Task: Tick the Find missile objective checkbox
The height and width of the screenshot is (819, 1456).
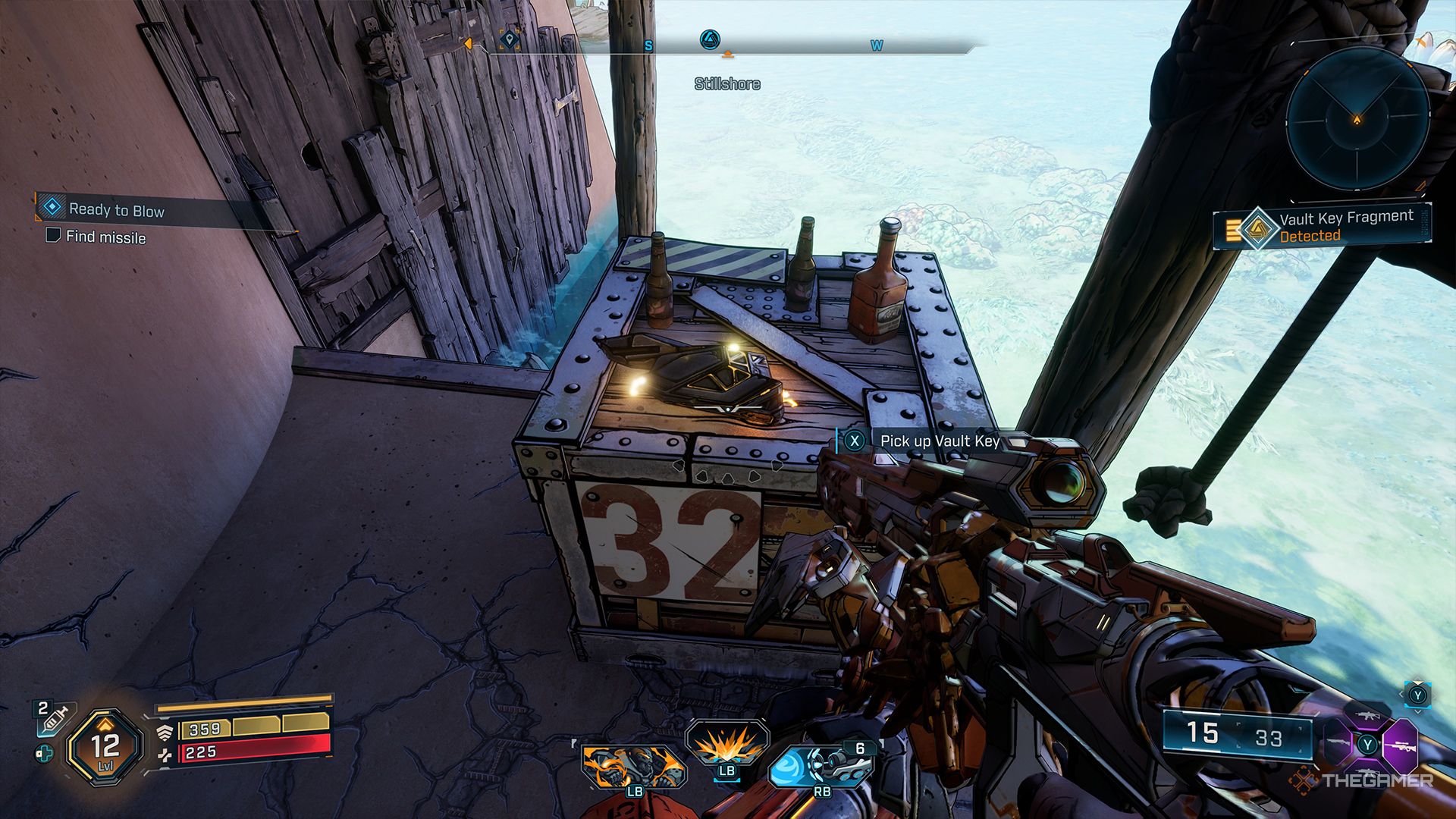Action: [53, 235]
